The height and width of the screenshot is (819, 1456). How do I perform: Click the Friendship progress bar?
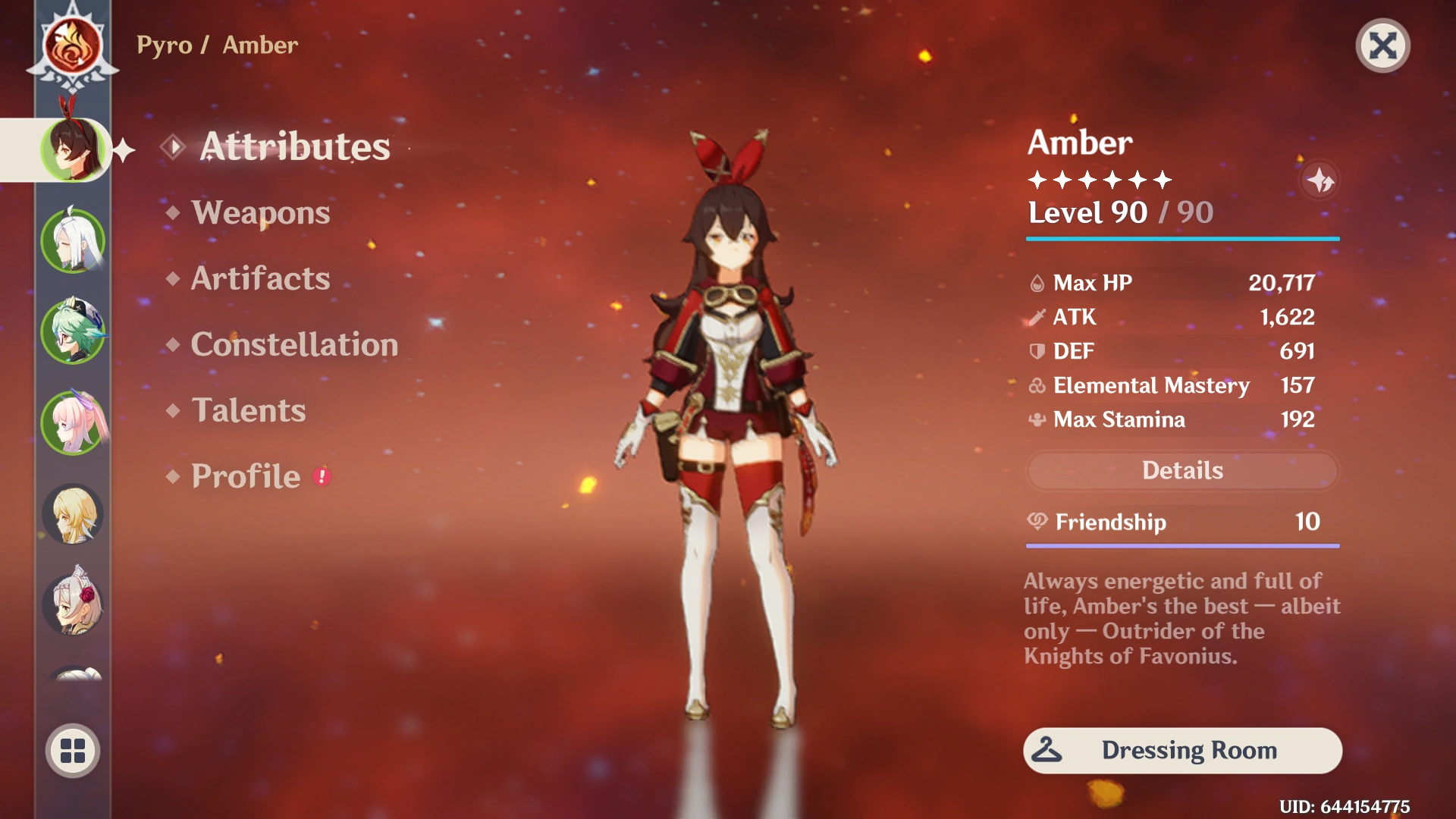(x=1181, y=544)
